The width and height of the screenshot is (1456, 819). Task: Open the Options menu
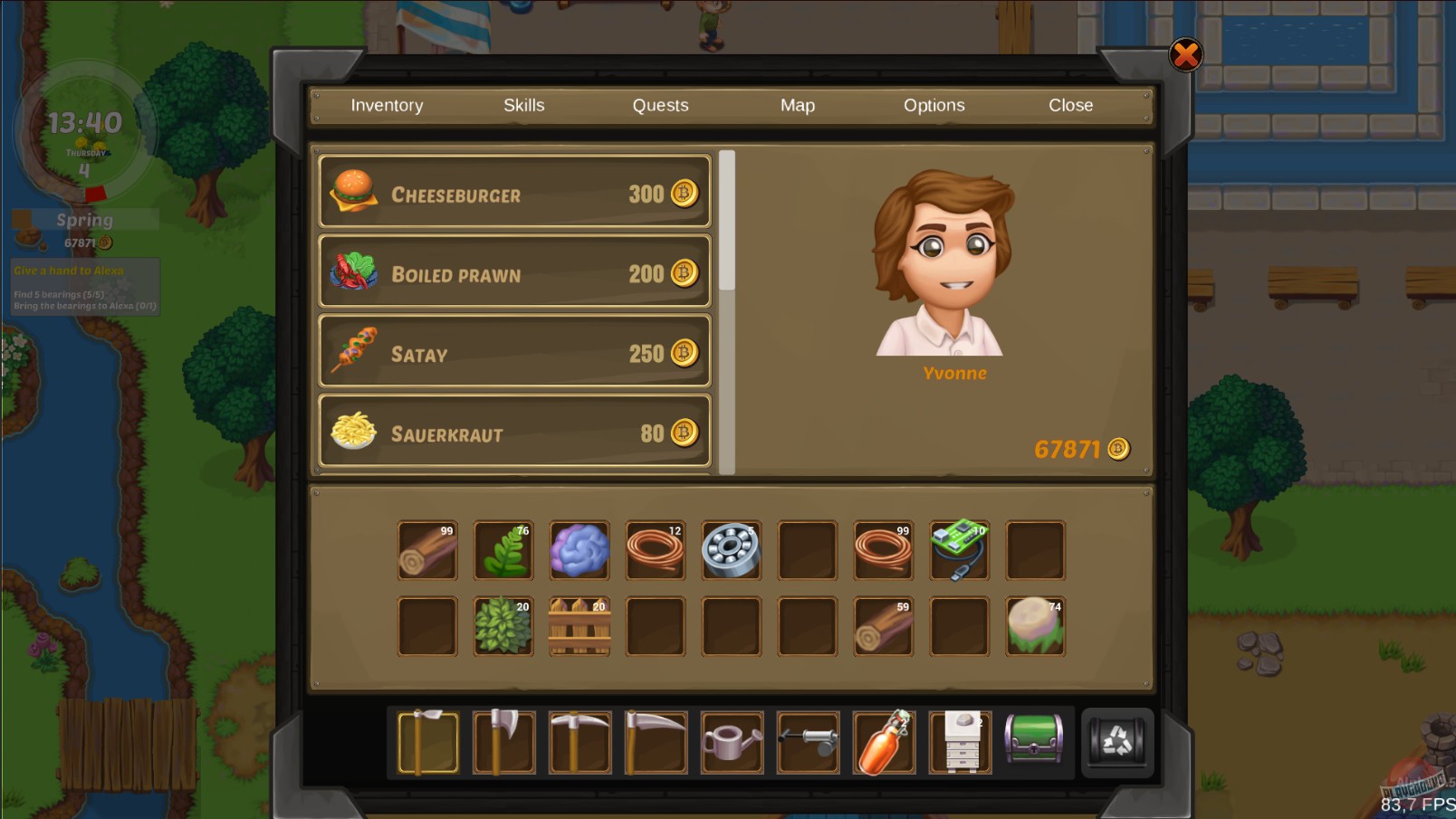click(934, 105)
